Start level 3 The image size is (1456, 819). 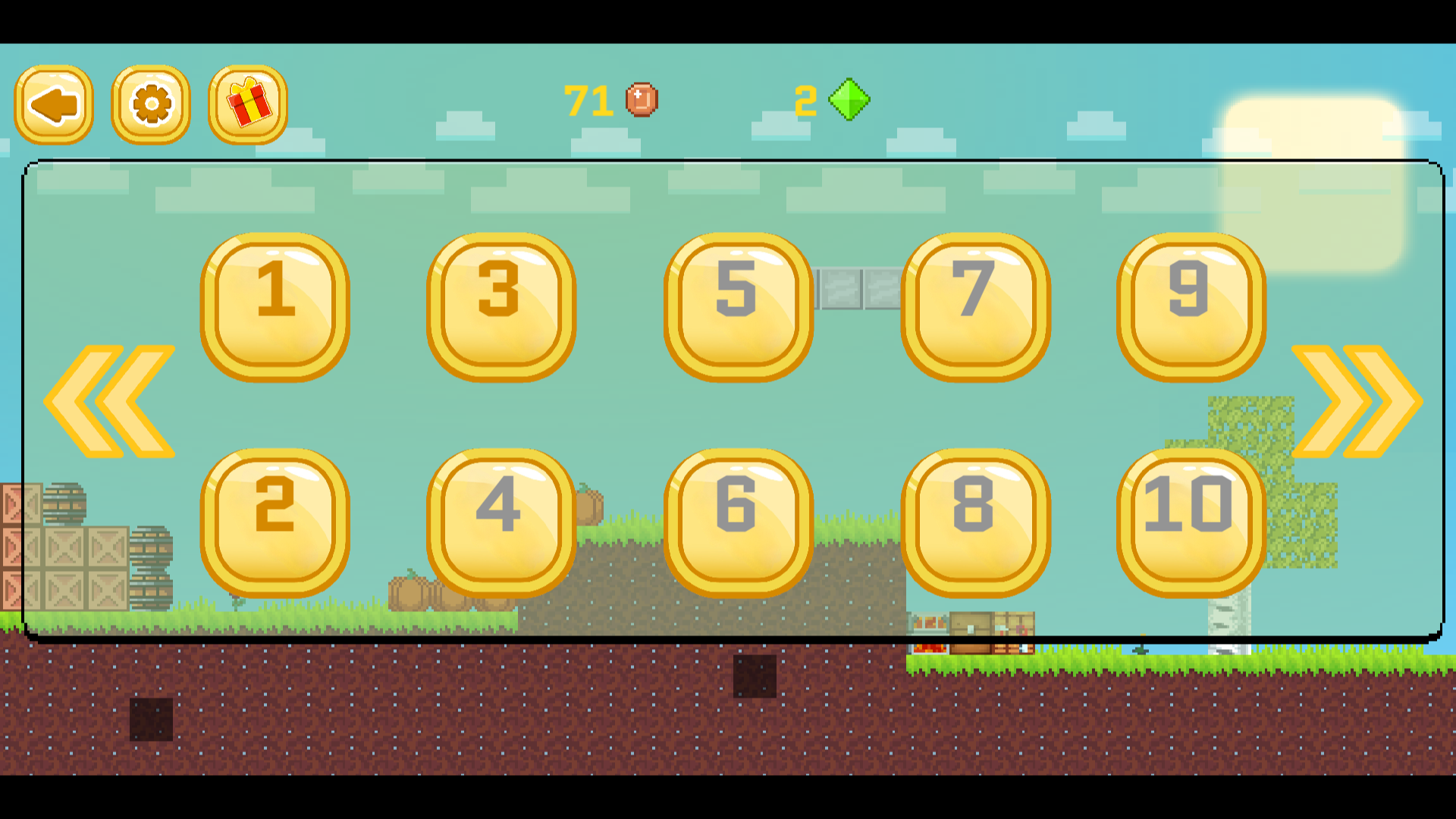coord(500,306)
